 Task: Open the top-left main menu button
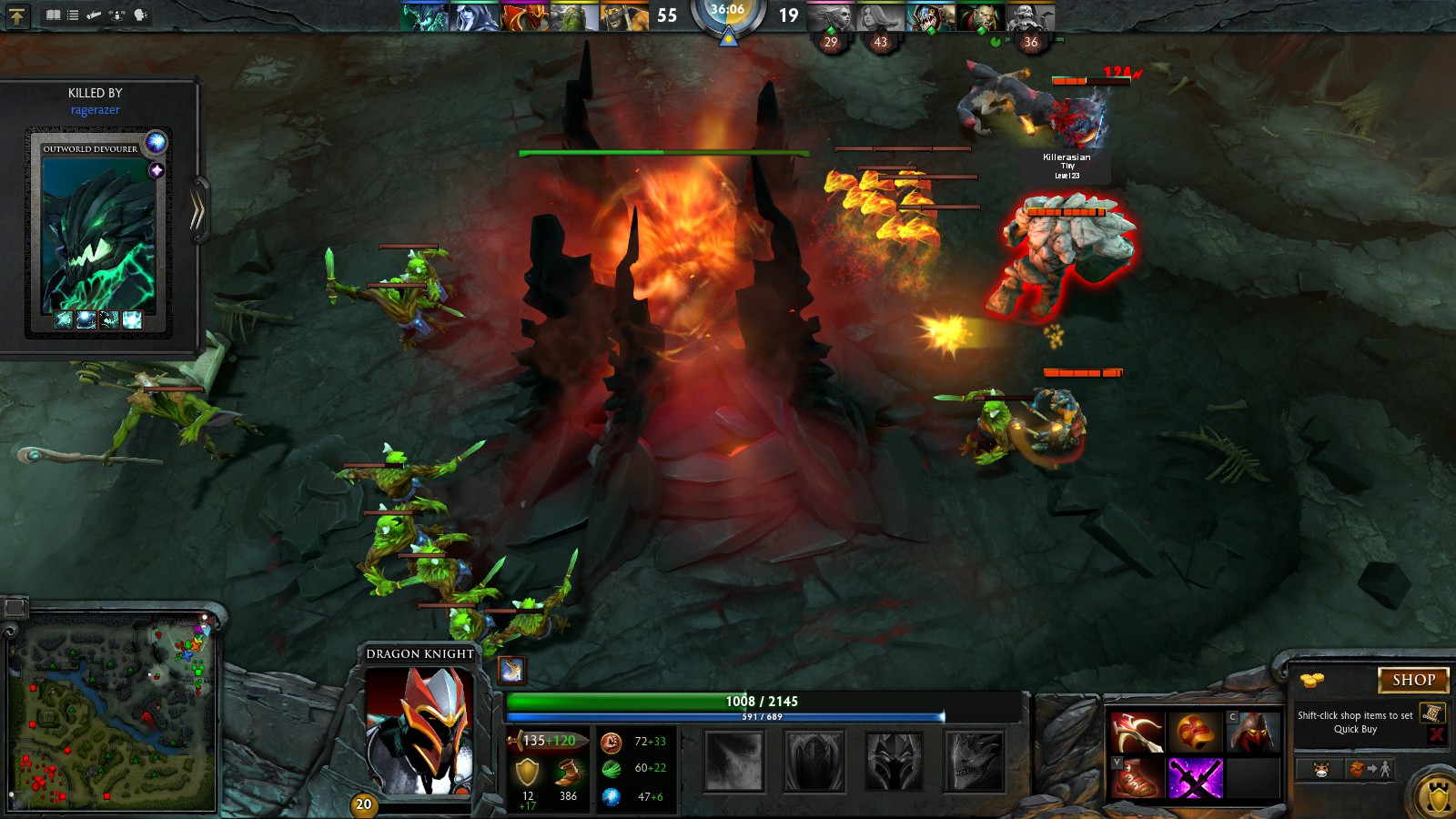coord(17,15)
